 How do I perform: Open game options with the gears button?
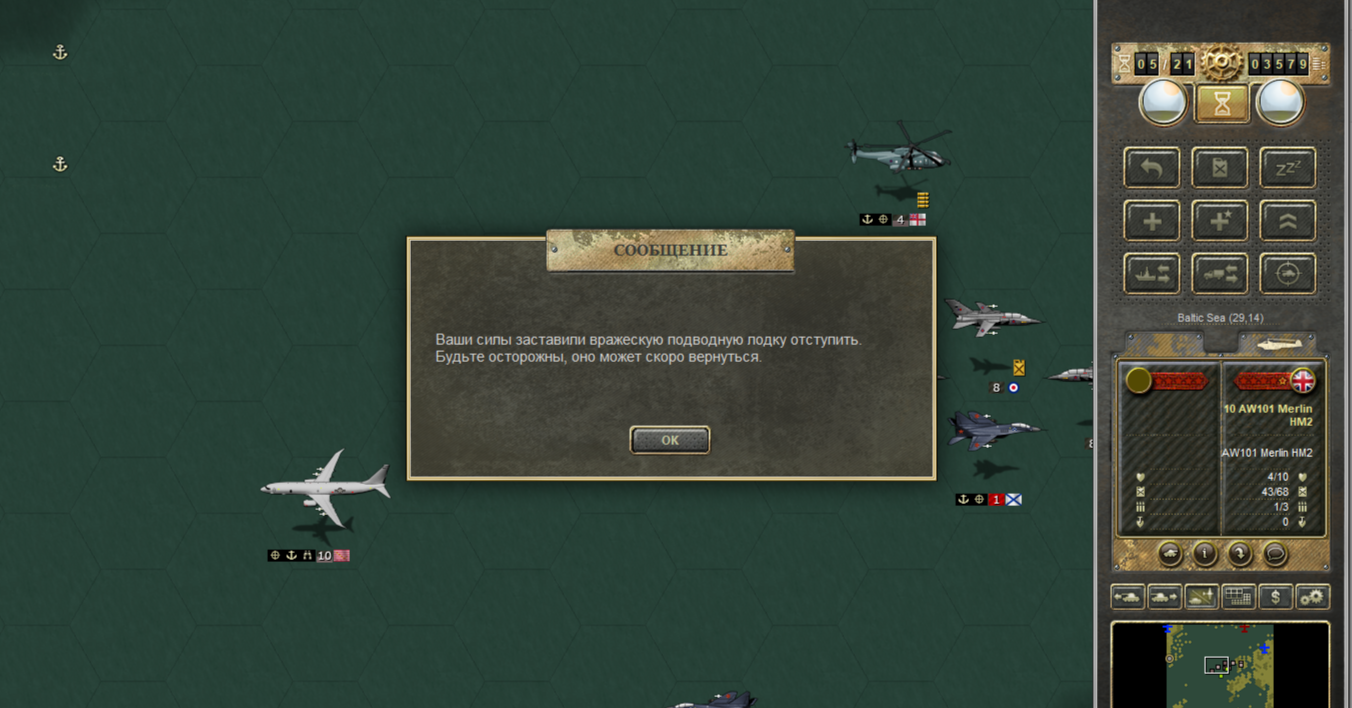click(x=1312, y=597)
